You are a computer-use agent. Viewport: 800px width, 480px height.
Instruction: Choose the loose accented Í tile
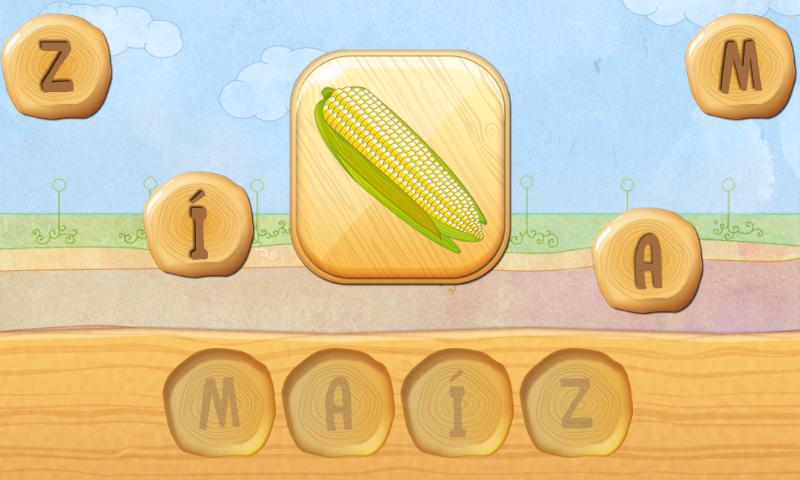pos(198,225)
